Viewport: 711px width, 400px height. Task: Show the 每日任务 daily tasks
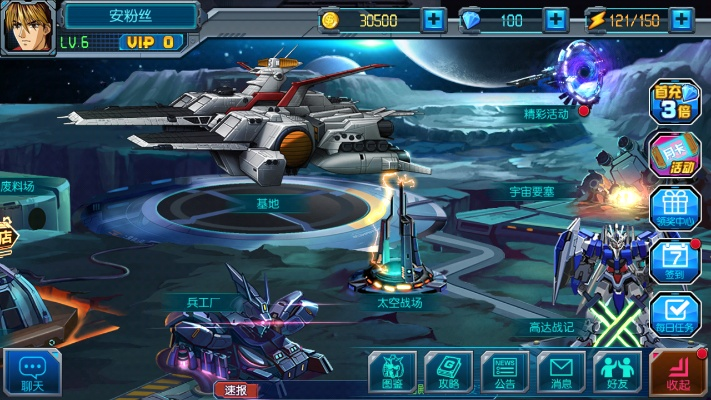(675, 313)
